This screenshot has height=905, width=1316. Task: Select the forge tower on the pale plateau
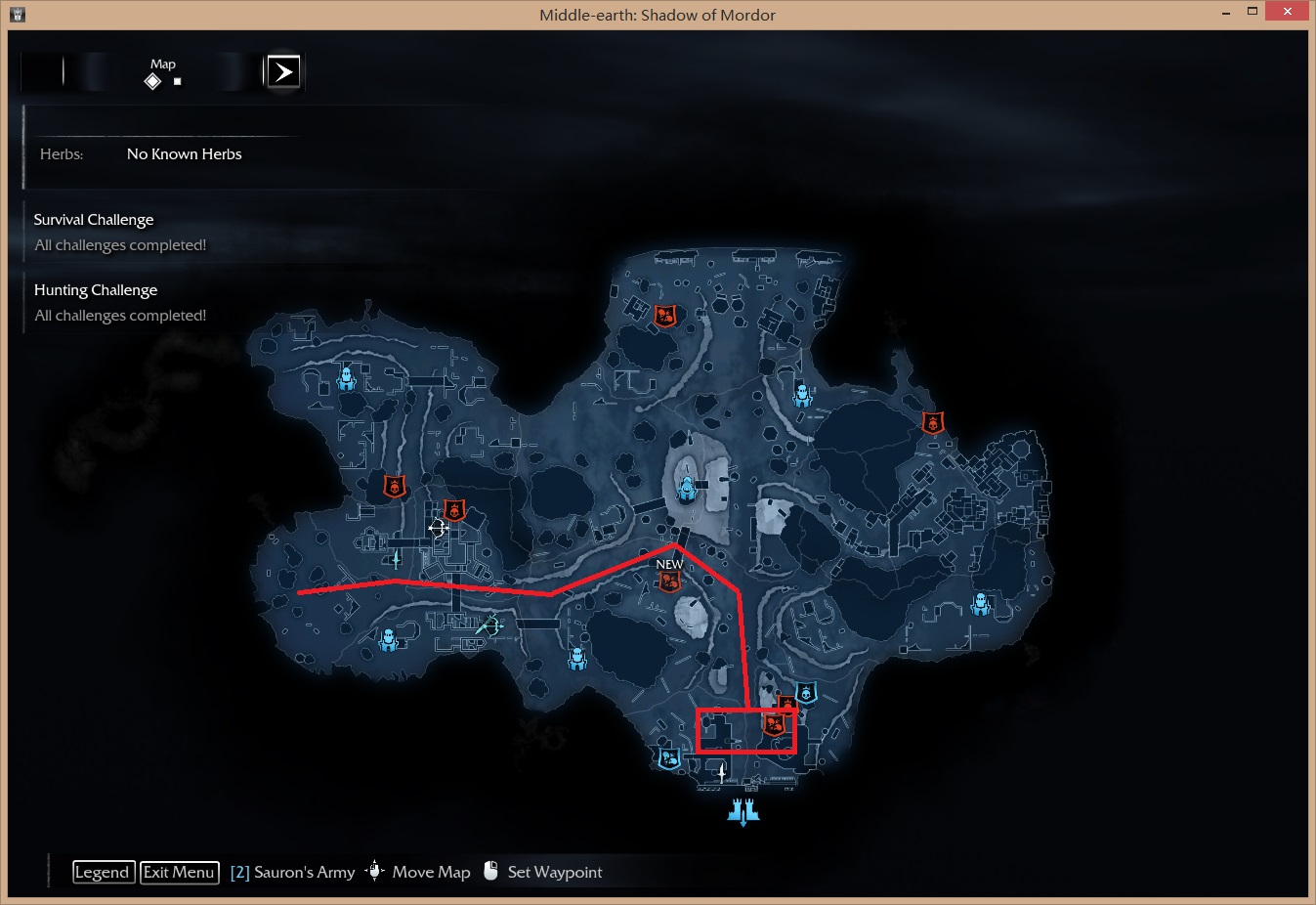(688, 488)
